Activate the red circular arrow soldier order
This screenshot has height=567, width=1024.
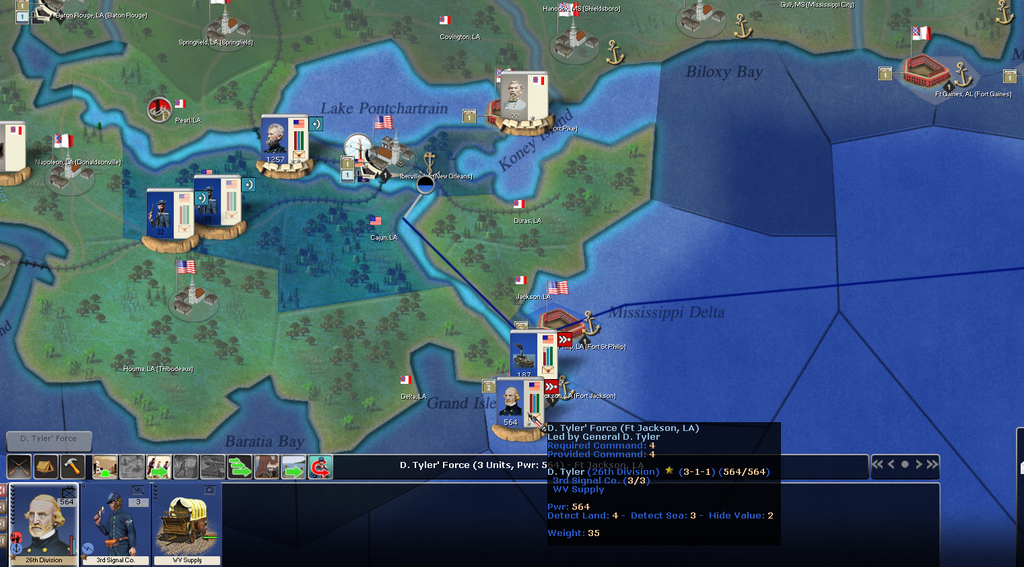[x=320, y=467]
